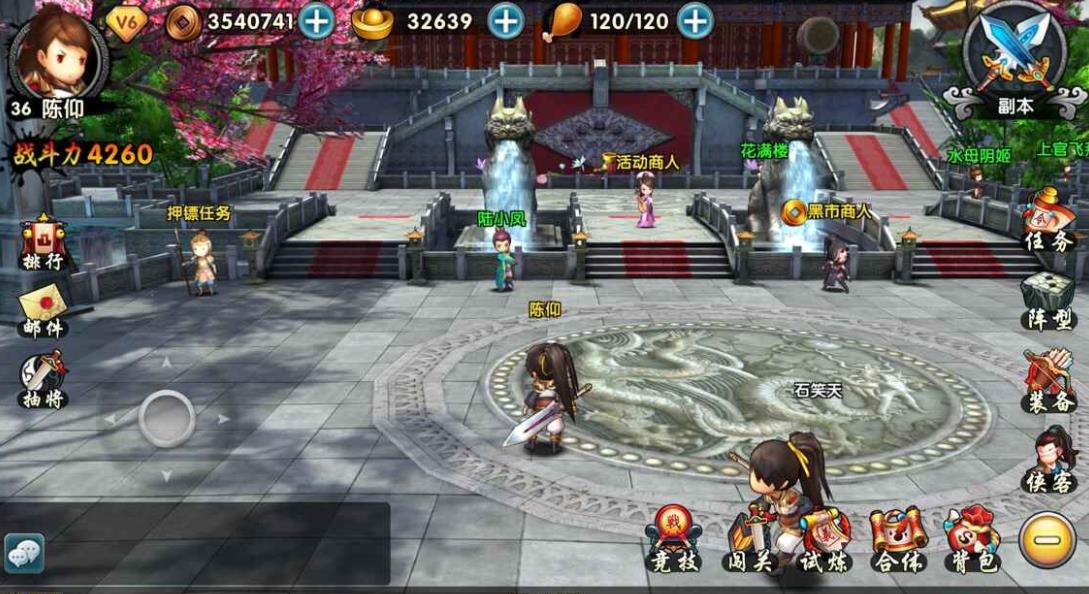This screenshot has width=1089, height=594.
Task: Open the 抽将 hero draw
Action: [42, 378]
